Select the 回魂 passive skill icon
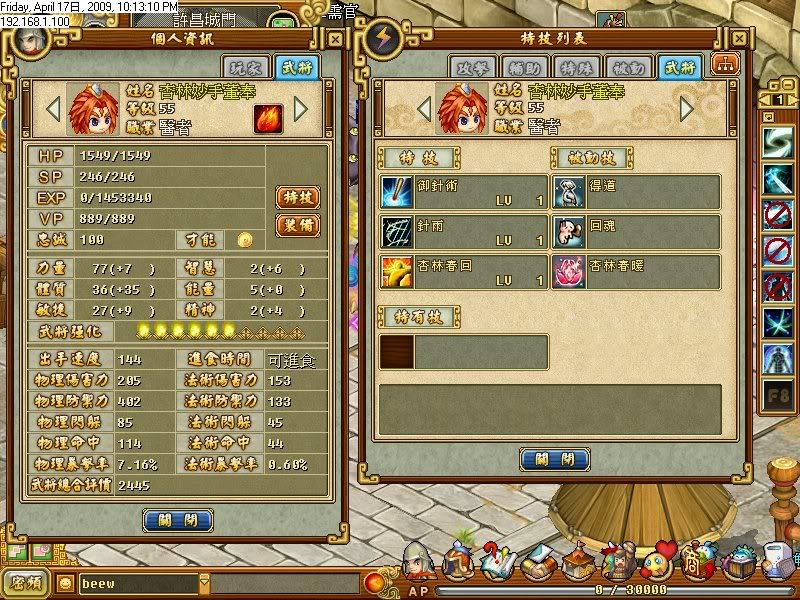This screenshot has width=800, height=600. click(570, 232)
